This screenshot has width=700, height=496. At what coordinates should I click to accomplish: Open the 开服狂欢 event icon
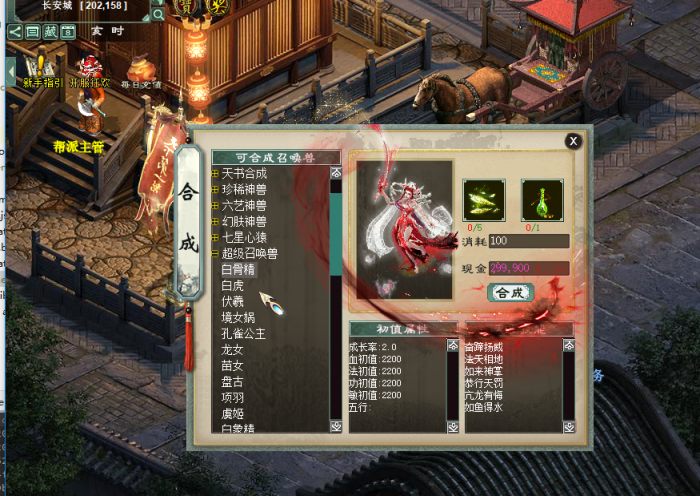[x=90, y=70]
